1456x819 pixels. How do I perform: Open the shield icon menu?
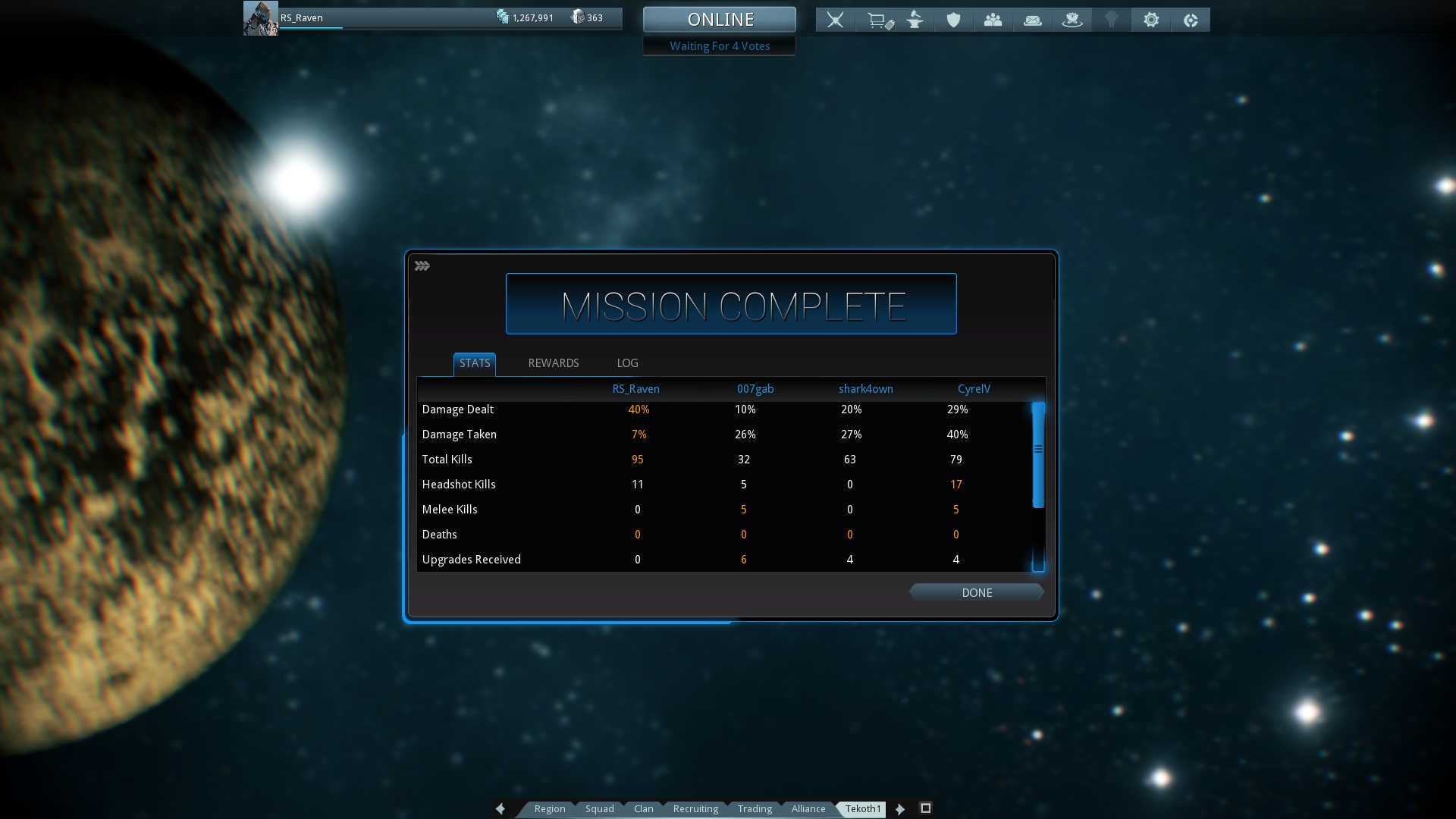tap(953, 20)
